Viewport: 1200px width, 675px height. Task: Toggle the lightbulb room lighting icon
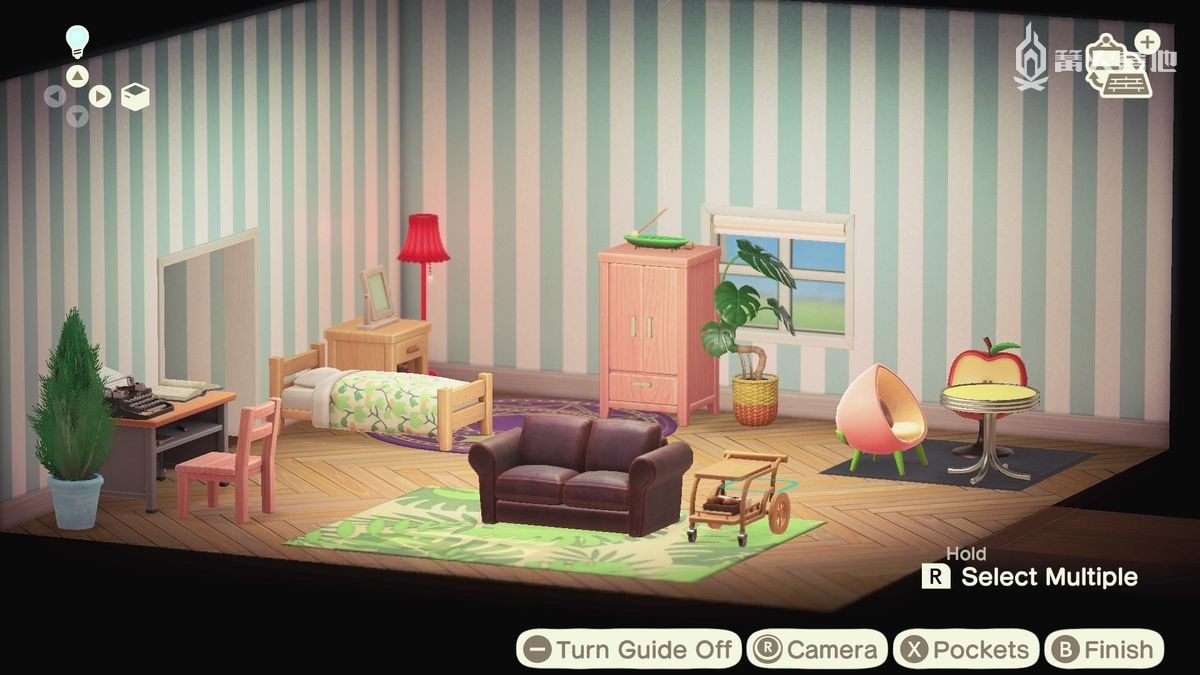click(x=77, y=41)
